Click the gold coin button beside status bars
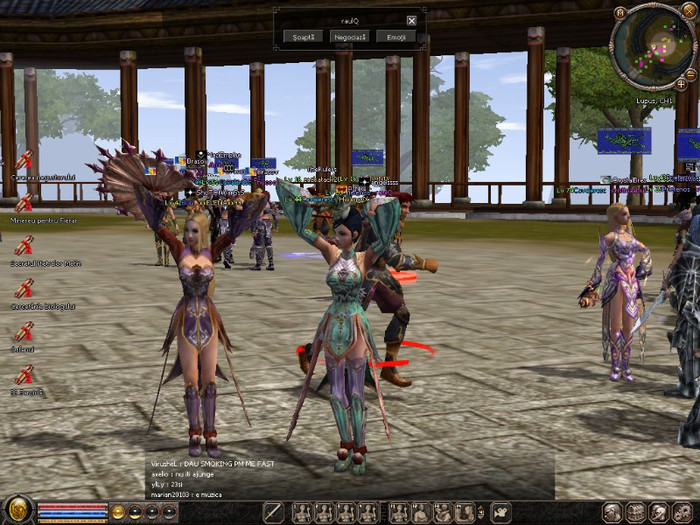700x525 pixels. click(118, 512)
